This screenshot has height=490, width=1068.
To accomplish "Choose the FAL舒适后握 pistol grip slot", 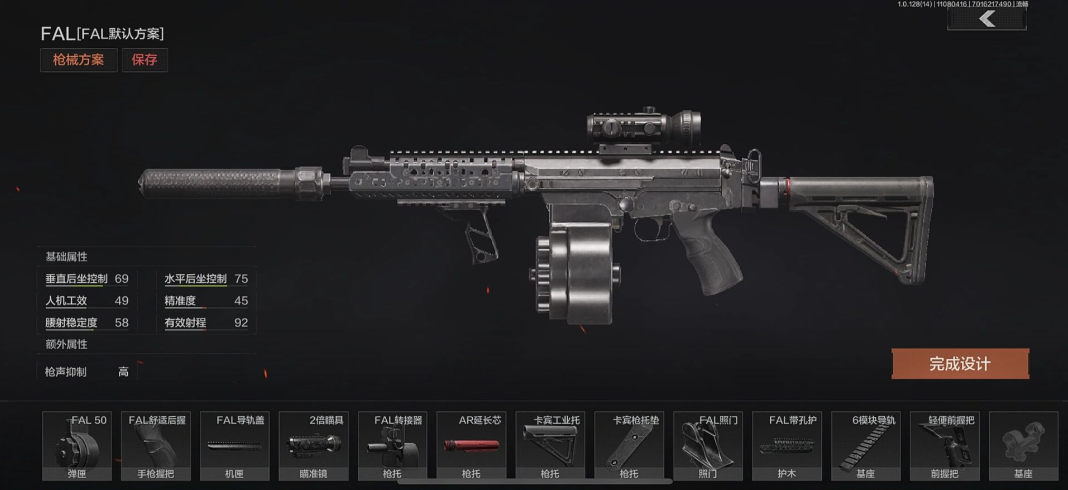I will click(155, 446).
